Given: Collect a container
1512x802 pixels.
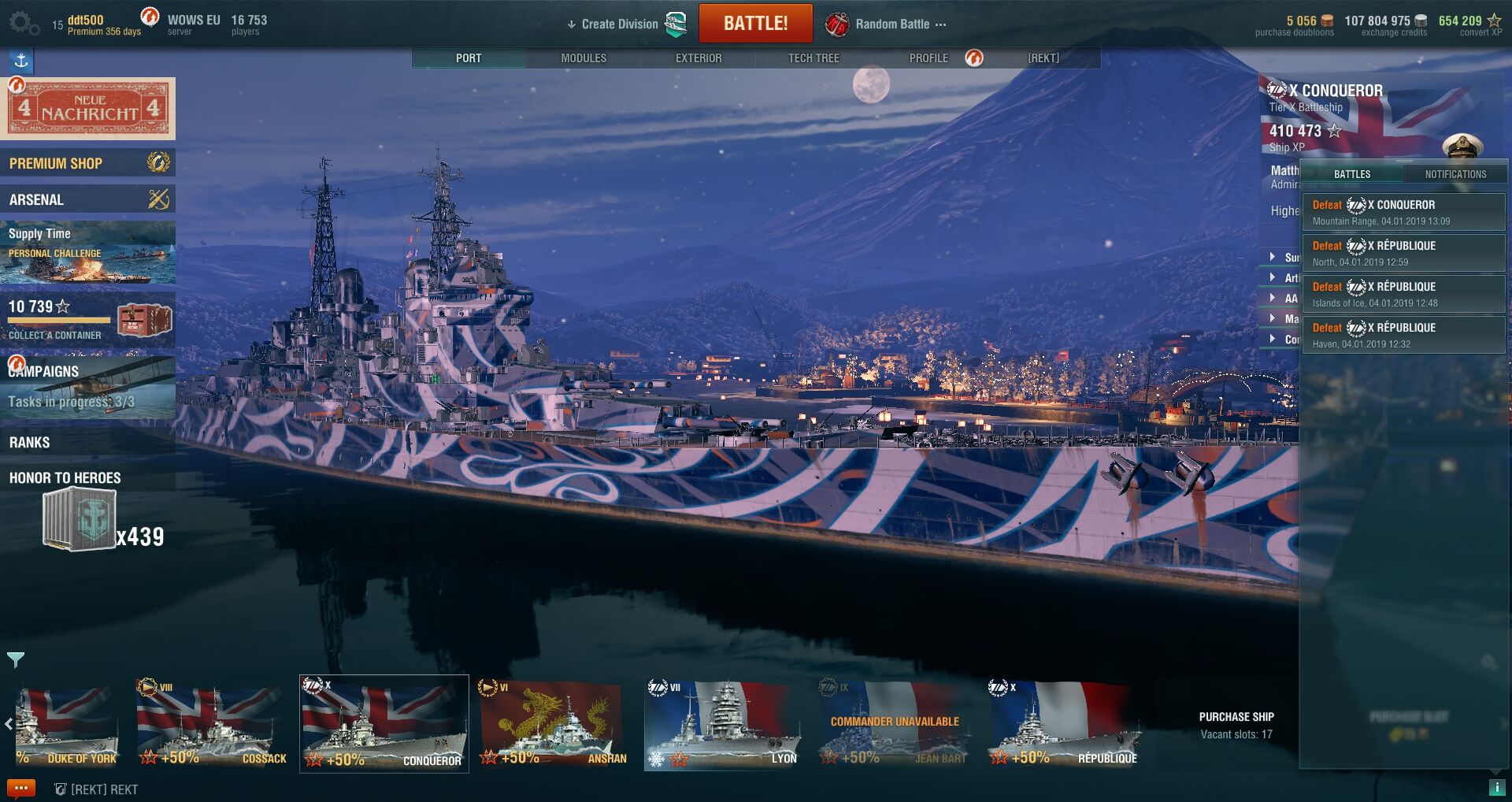Looking at the screenshot, I should [x=87, y=319].
